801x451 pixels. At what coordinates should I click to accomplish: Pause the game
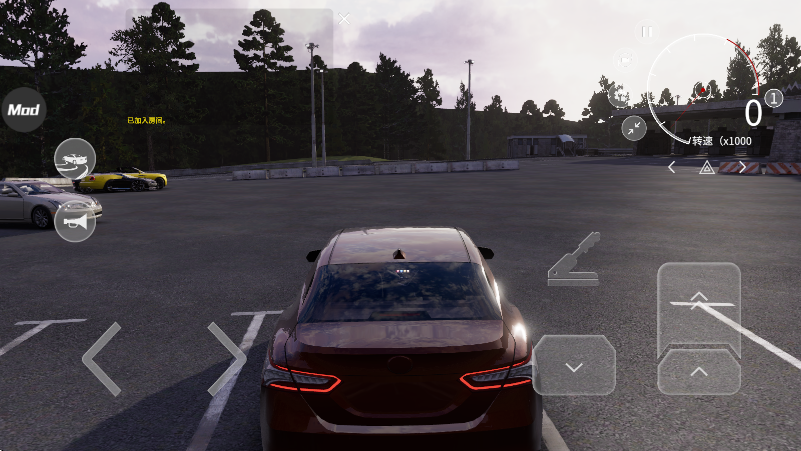(647, 32)
